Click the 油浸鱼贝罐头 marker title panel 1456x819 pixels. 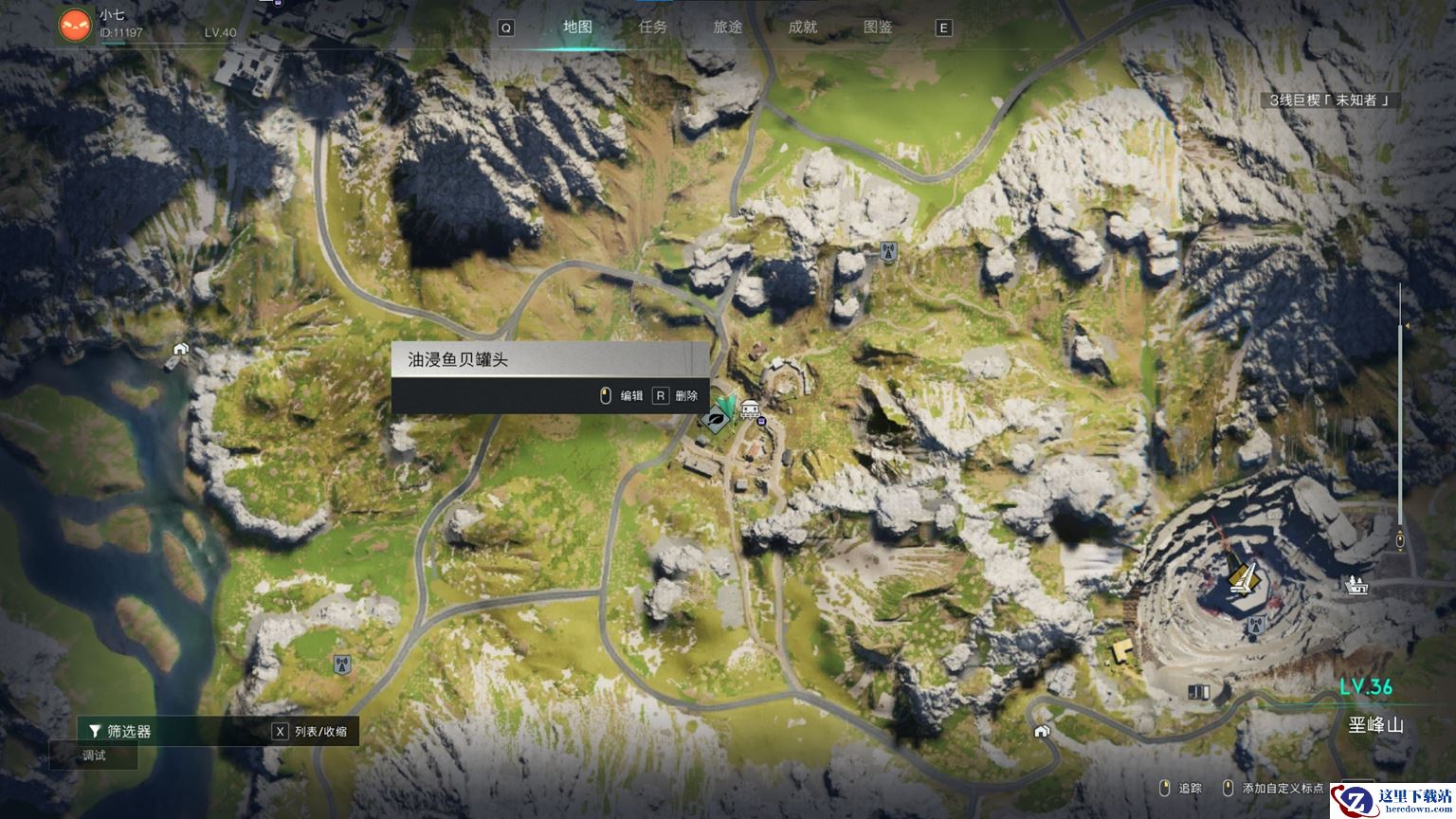[x=550, y=359]
